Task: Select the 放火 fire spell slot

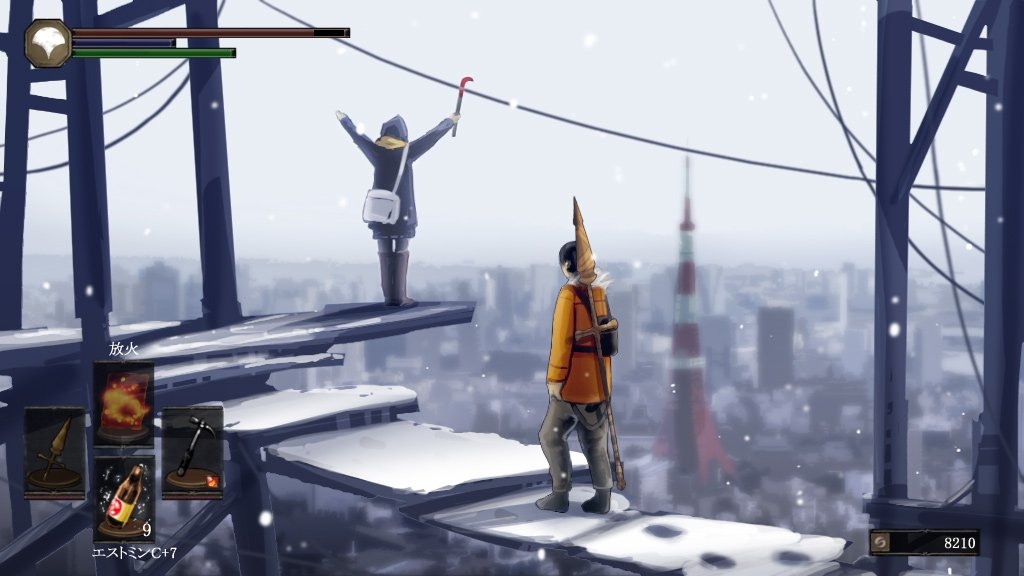Action: [x=123, y=402]
